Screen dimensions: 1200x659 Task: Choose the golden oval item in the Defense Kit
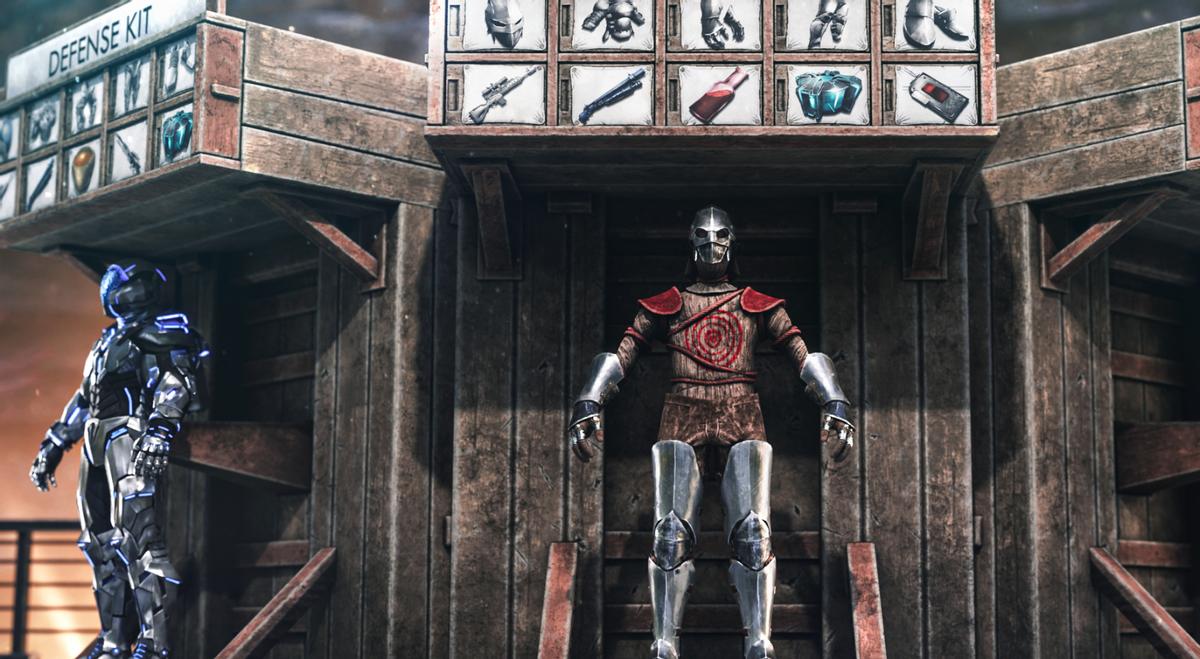pyautogui.click(x=83, y=169)
